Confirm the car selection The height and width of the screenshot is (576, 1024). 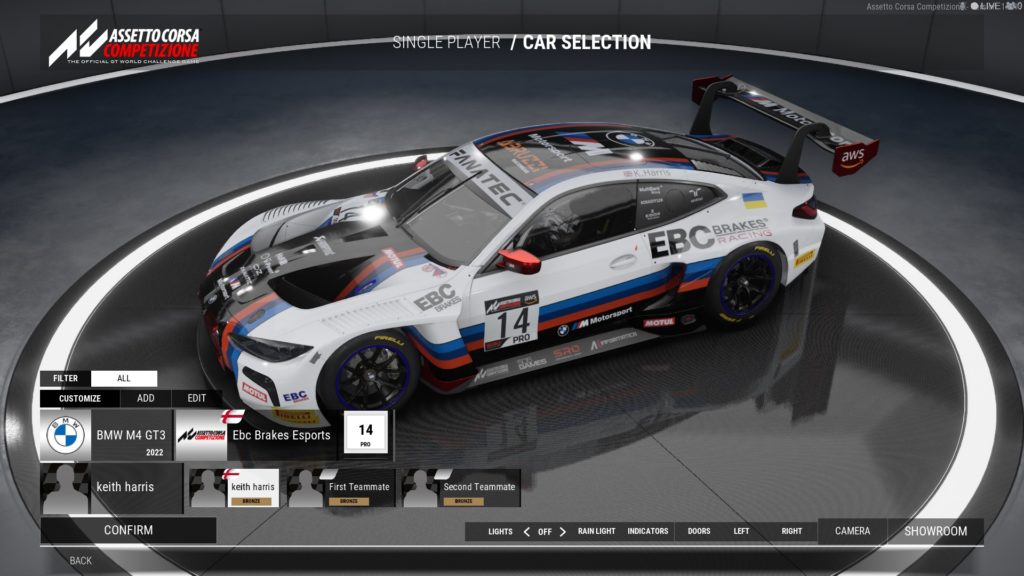pos(128,530)
